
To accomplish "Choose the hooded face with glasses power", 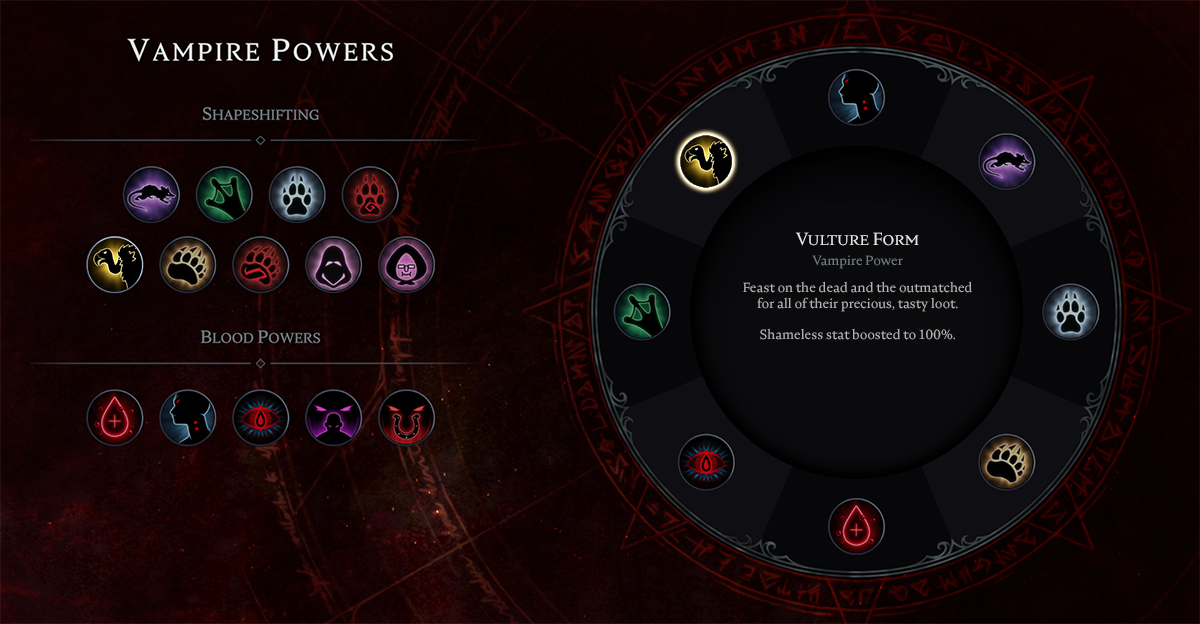I will click(407, 264).
